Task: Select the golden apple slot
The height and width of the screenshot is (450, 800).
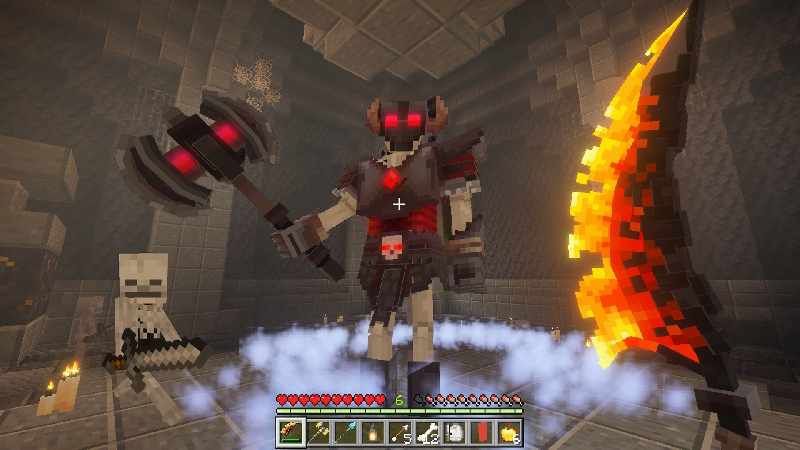Action: click(x=507, y=433)
